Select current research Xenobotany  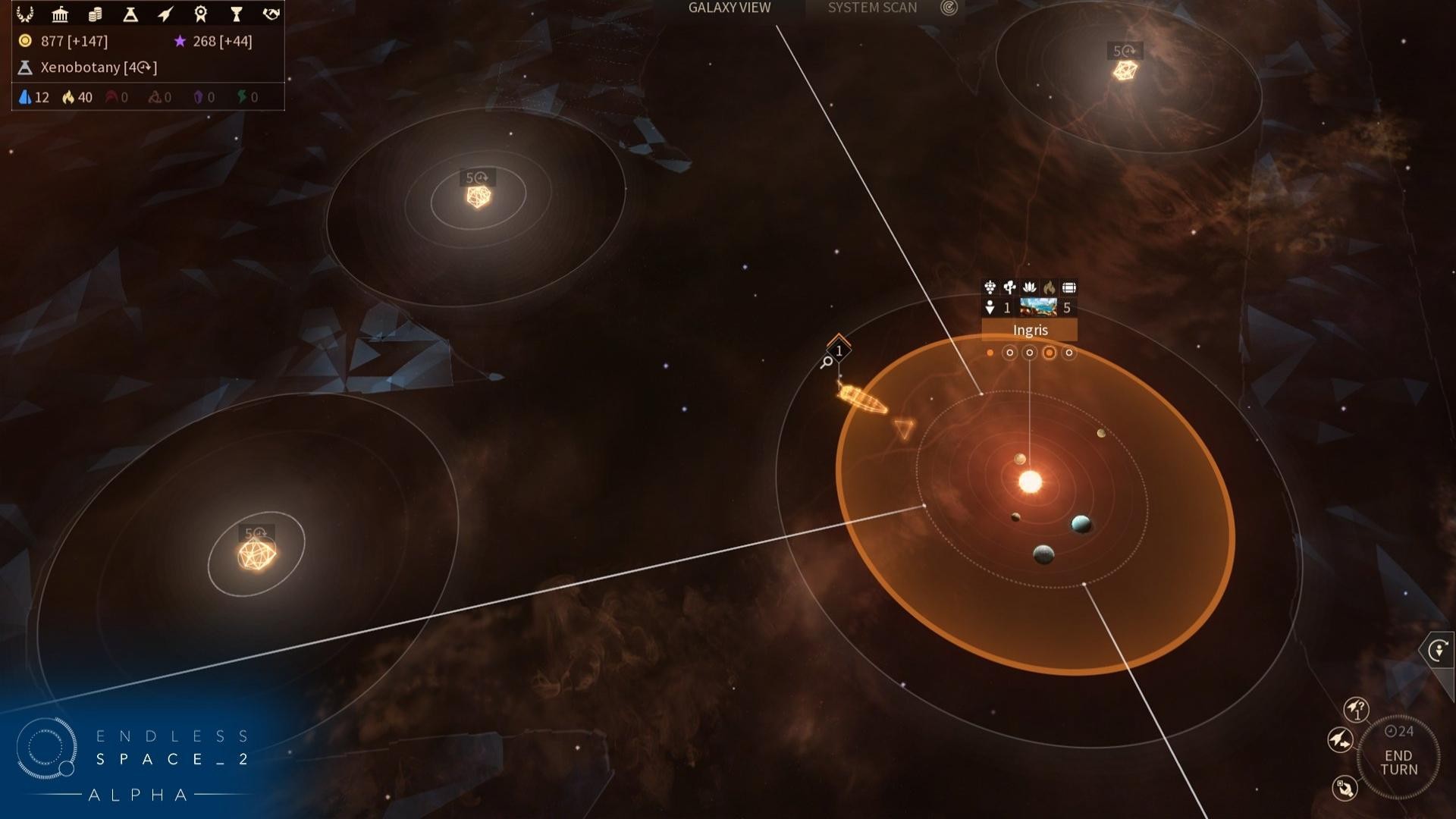[98, 67]
